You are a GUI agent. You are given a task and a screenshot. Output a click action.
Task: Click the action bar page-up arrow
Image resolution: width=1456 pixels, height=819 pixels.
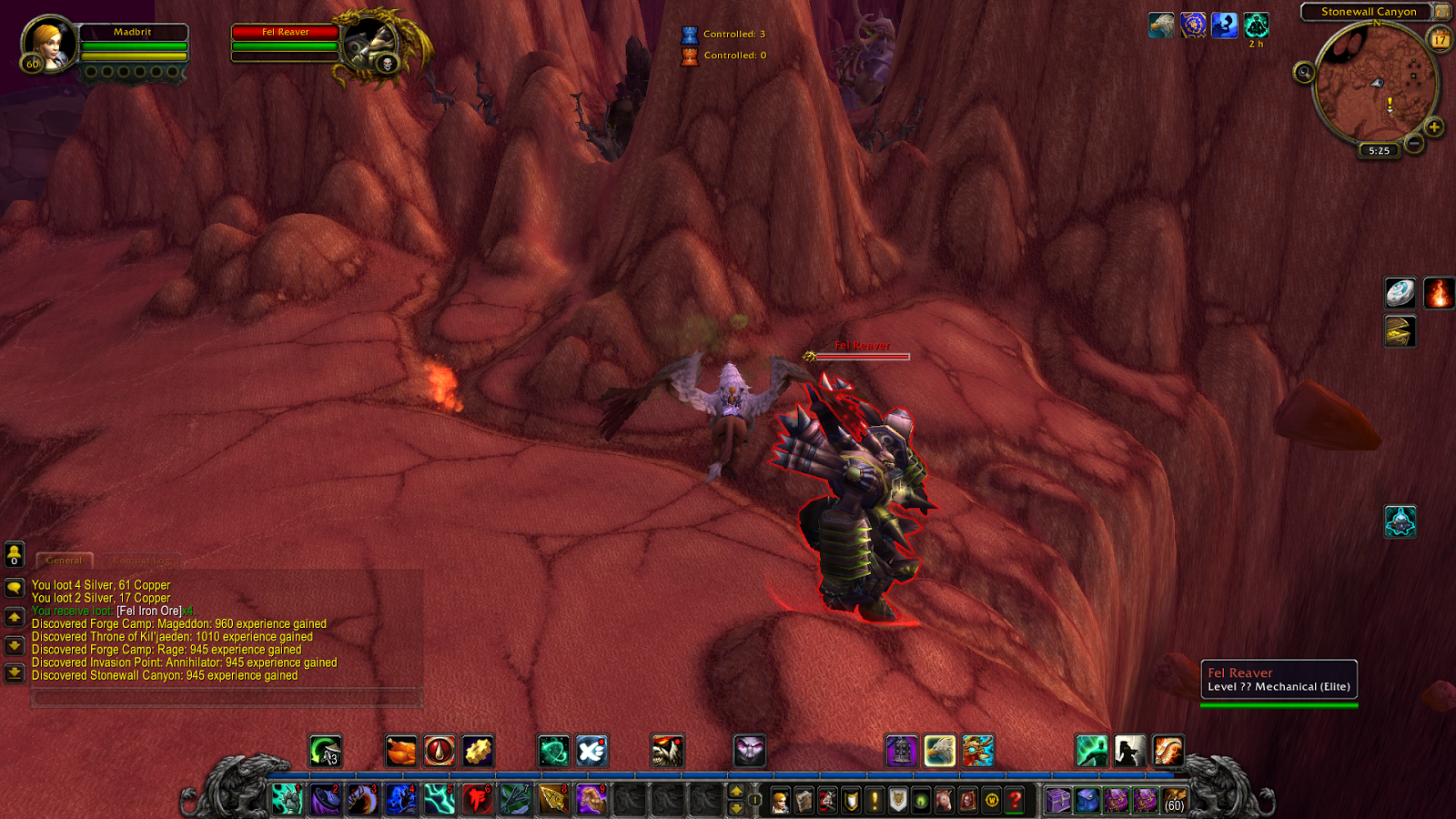[x=735, y=790]
